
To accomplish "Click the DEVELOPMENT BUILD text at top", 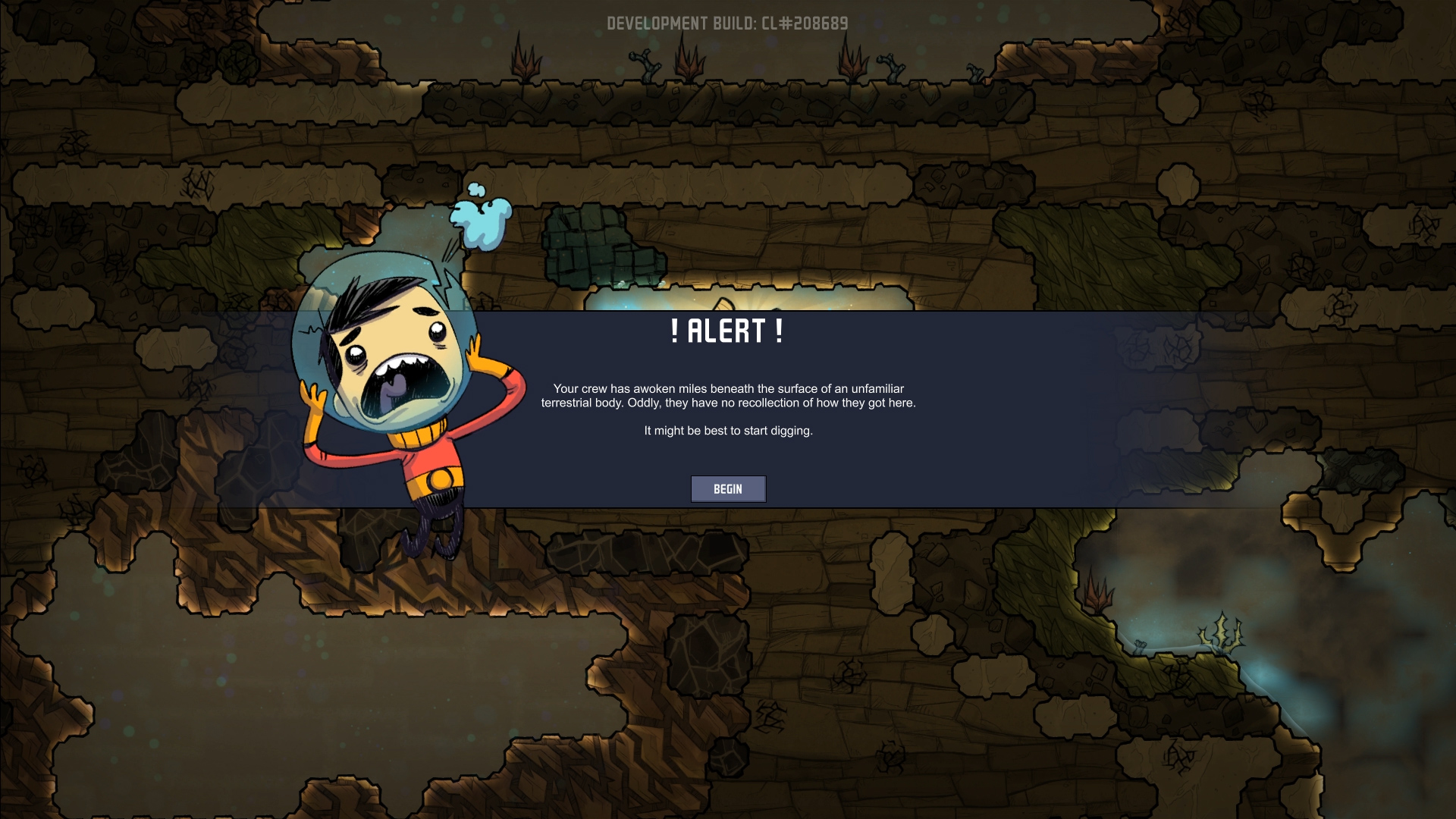I will tap(728, 23).
